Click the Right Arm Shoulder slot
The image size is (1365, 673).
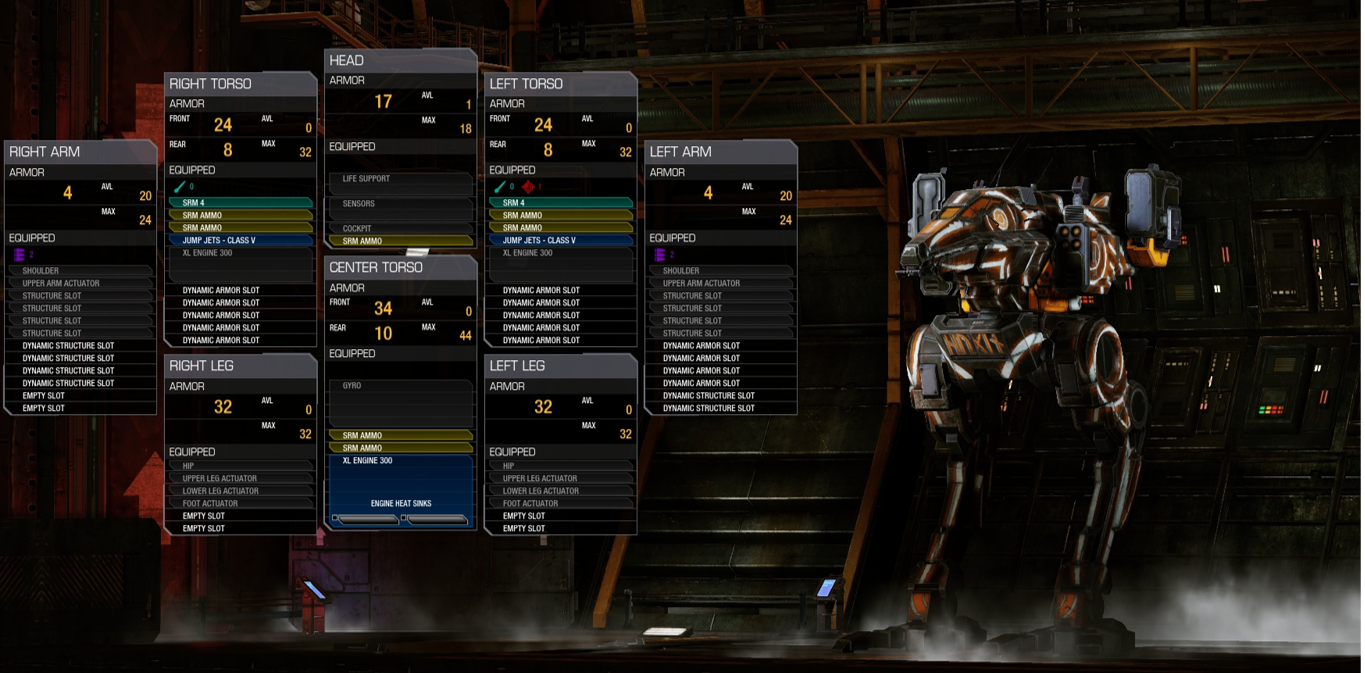(x=80, y=271)
